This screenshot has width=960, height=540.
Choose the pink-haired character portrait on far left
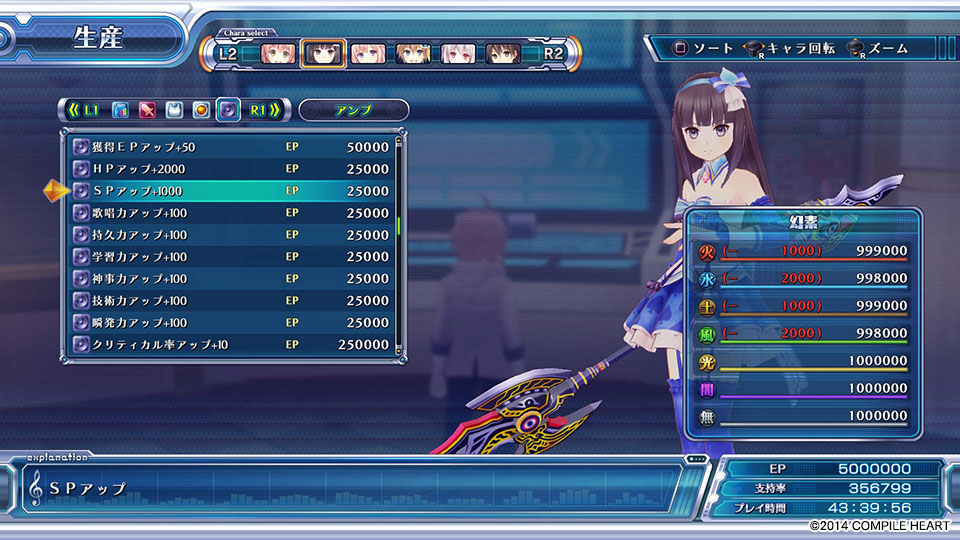[x=279, y=53]
